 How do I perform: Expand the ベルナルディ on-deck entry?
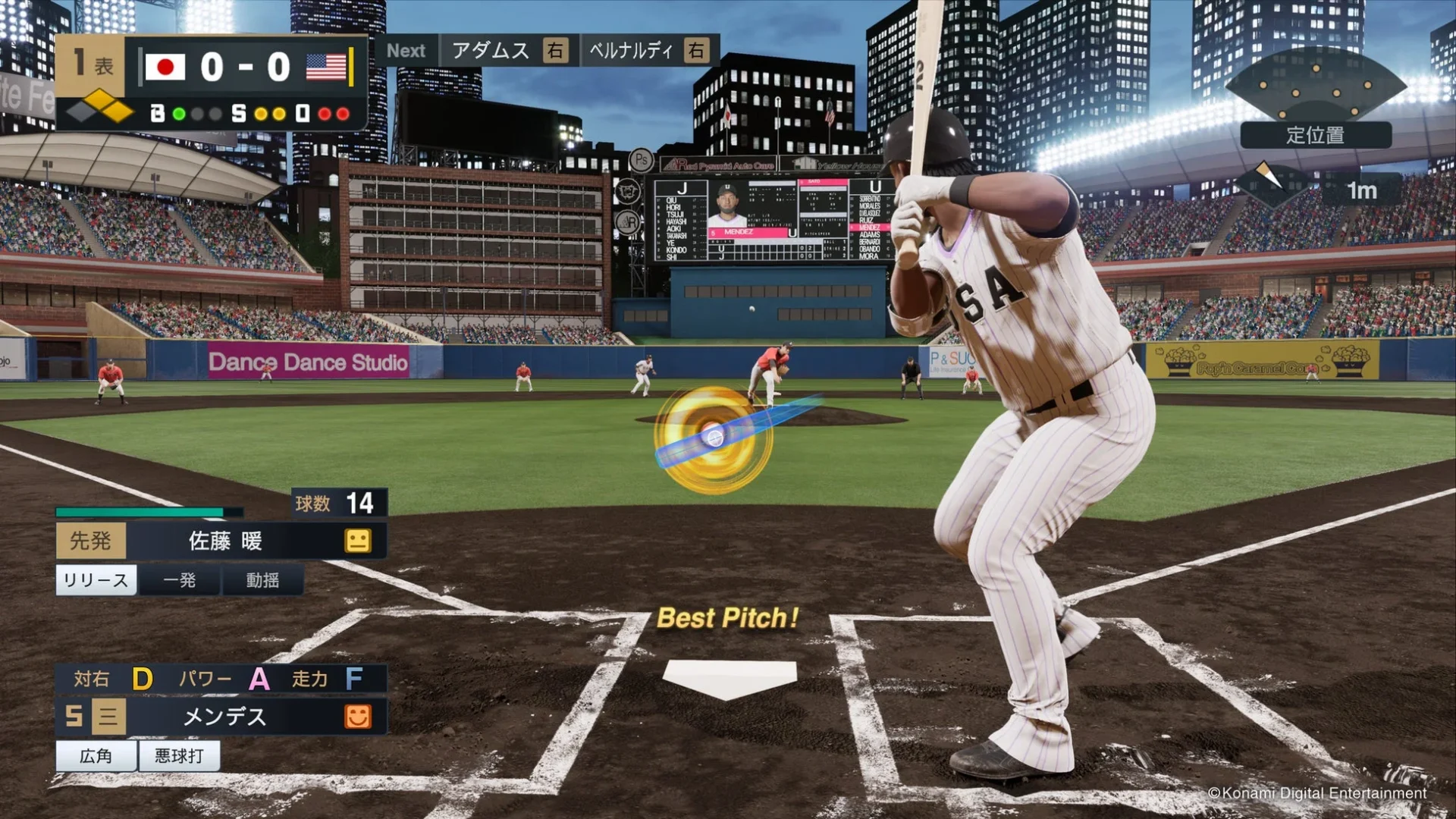point(648,51)
